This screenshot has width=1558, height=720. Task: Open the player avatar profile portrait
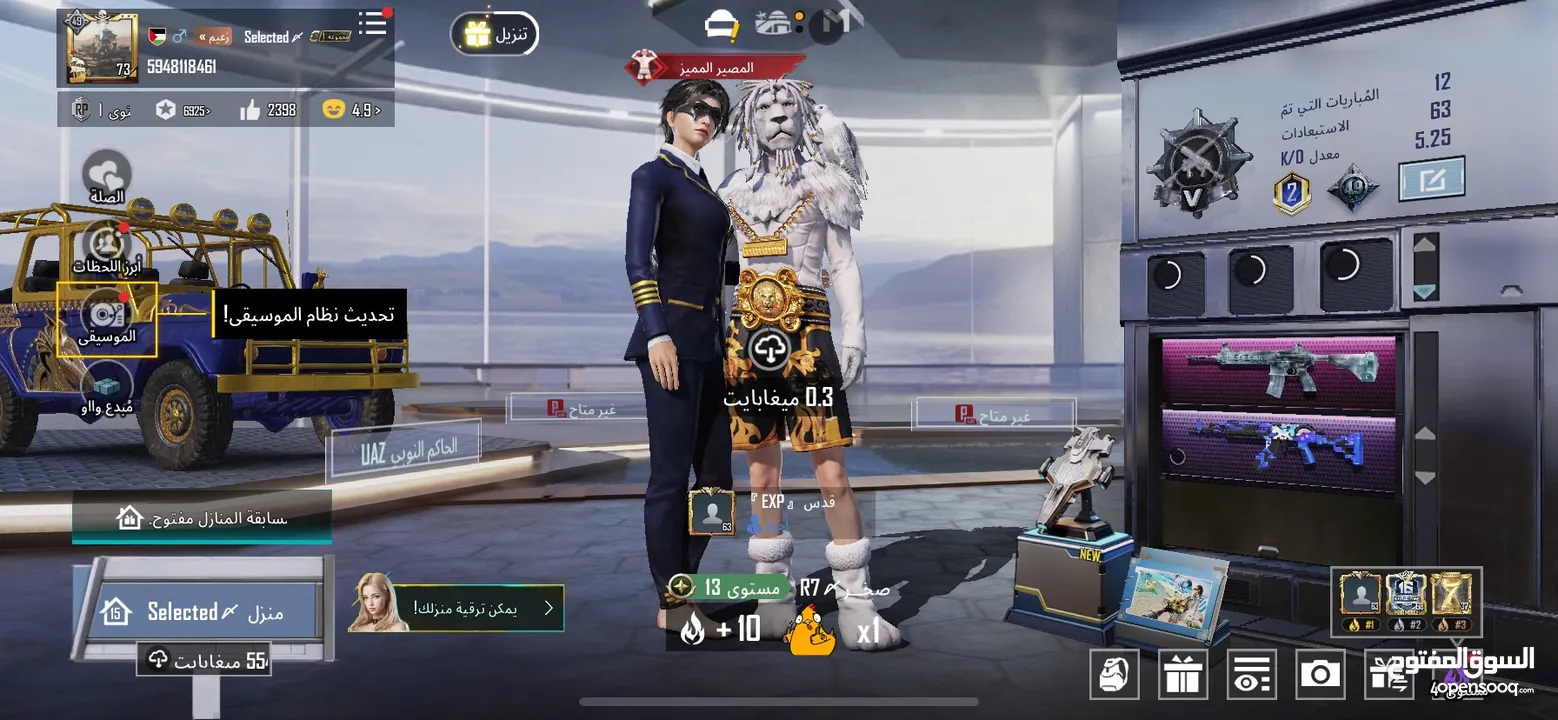[x=102, y=47]
